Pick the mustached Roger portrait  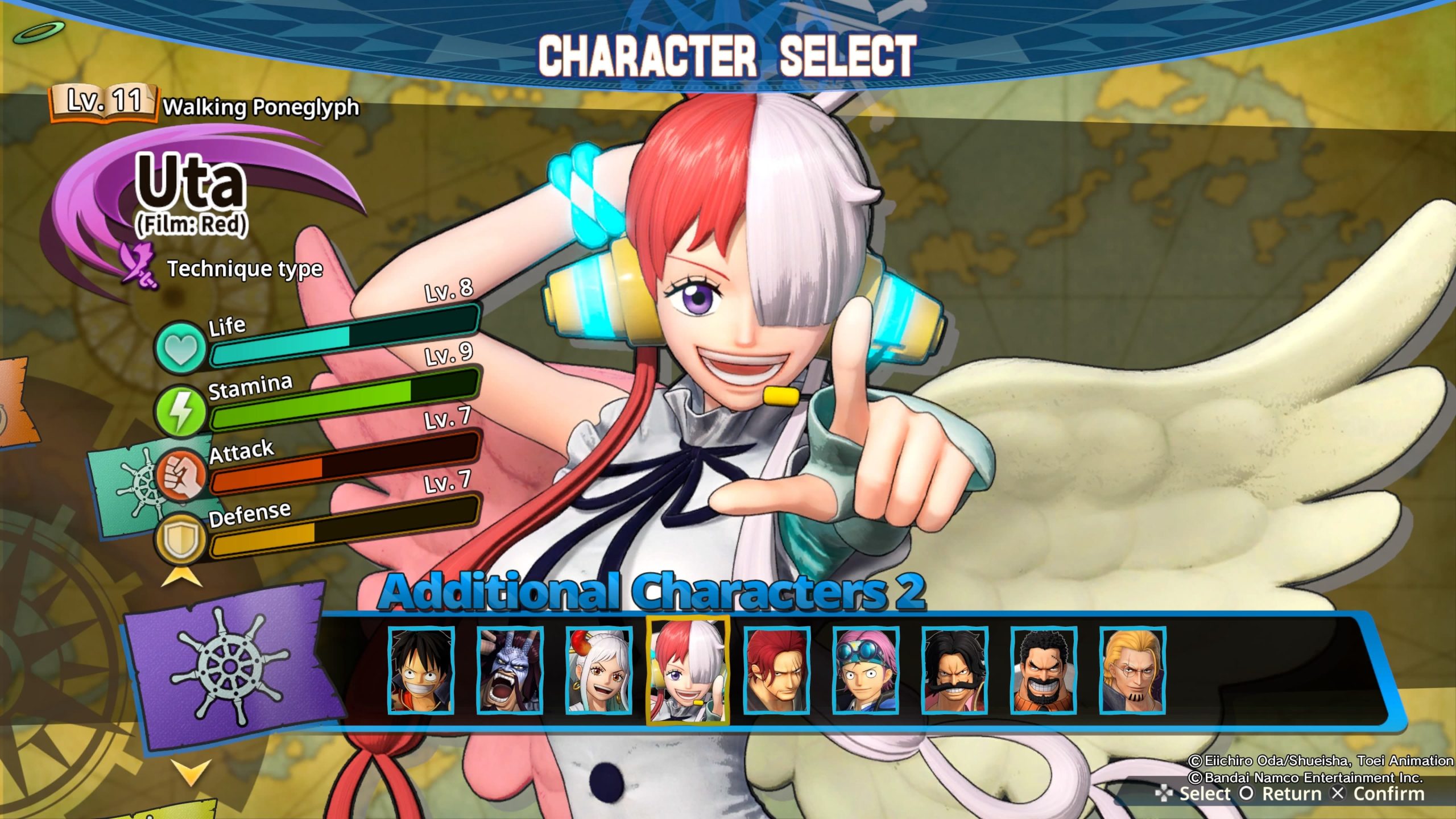click(955, 669)
